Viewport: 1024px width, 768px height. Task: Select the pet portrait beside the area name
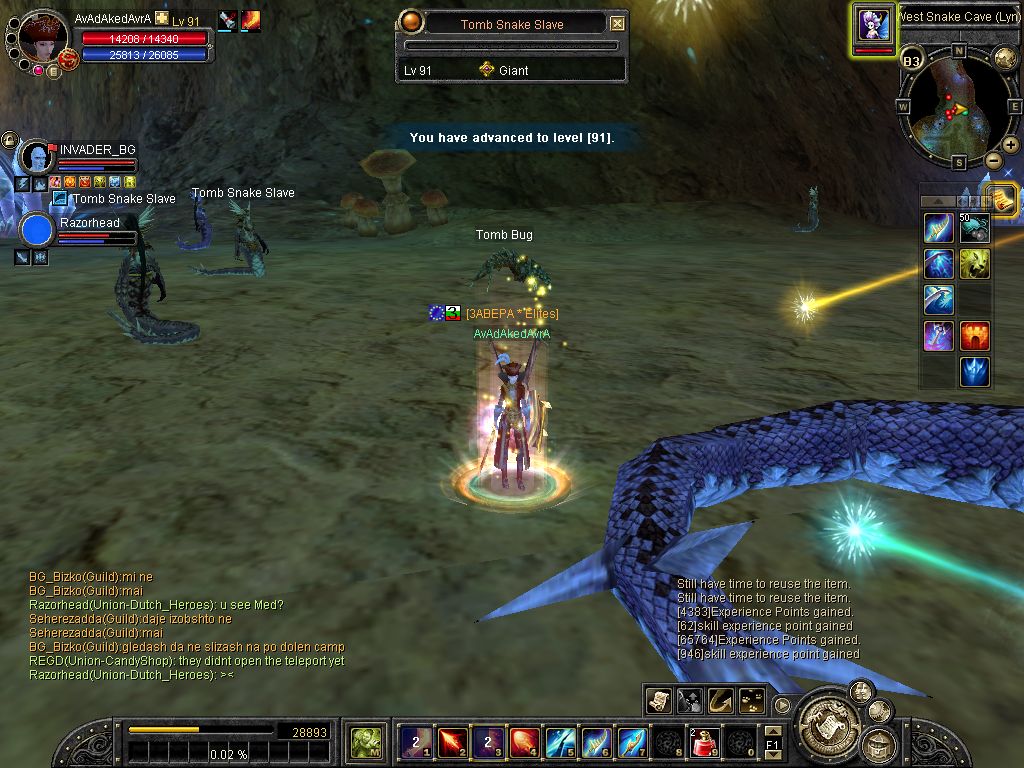click(873, 24)
